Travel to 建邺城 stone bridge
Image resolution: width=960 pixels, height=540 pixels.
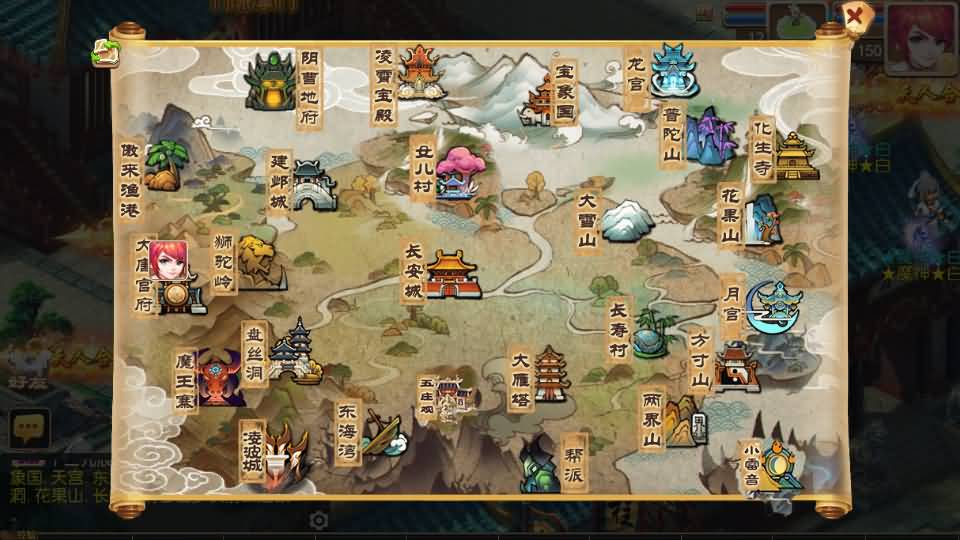pos(312,185)
